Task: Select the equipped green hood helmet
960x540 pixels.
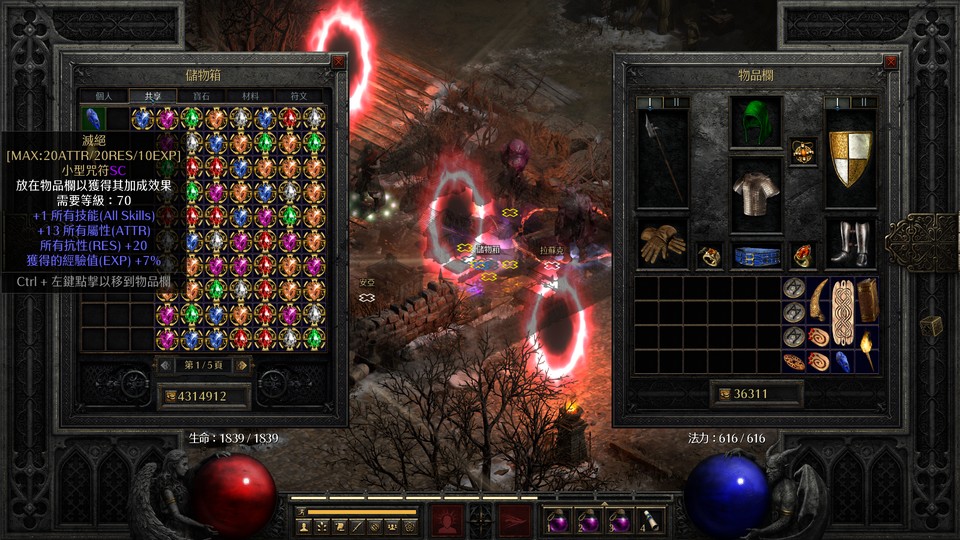Action: pyautogui.click(x=756, y=122)
